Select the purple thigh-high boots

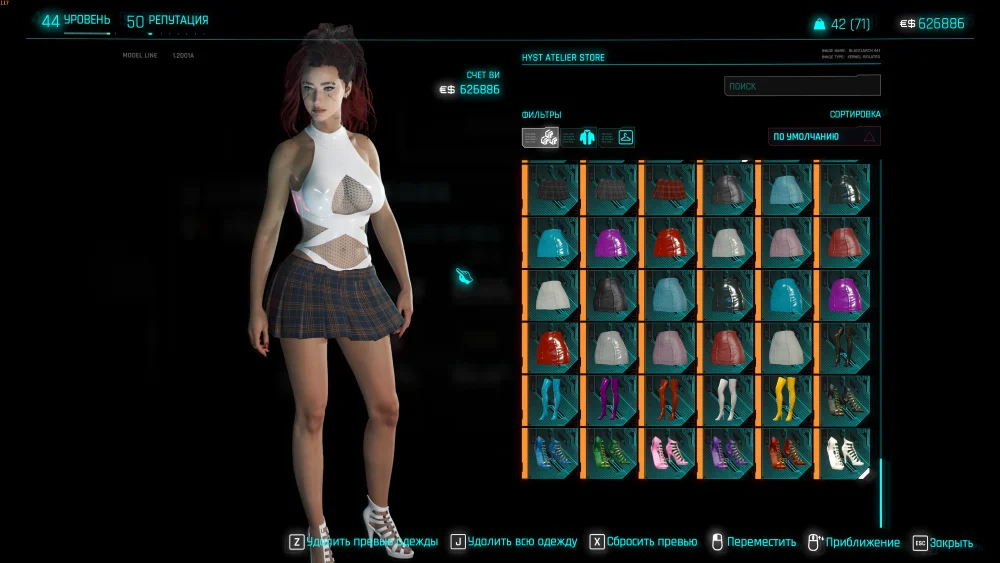click(610, 398)
